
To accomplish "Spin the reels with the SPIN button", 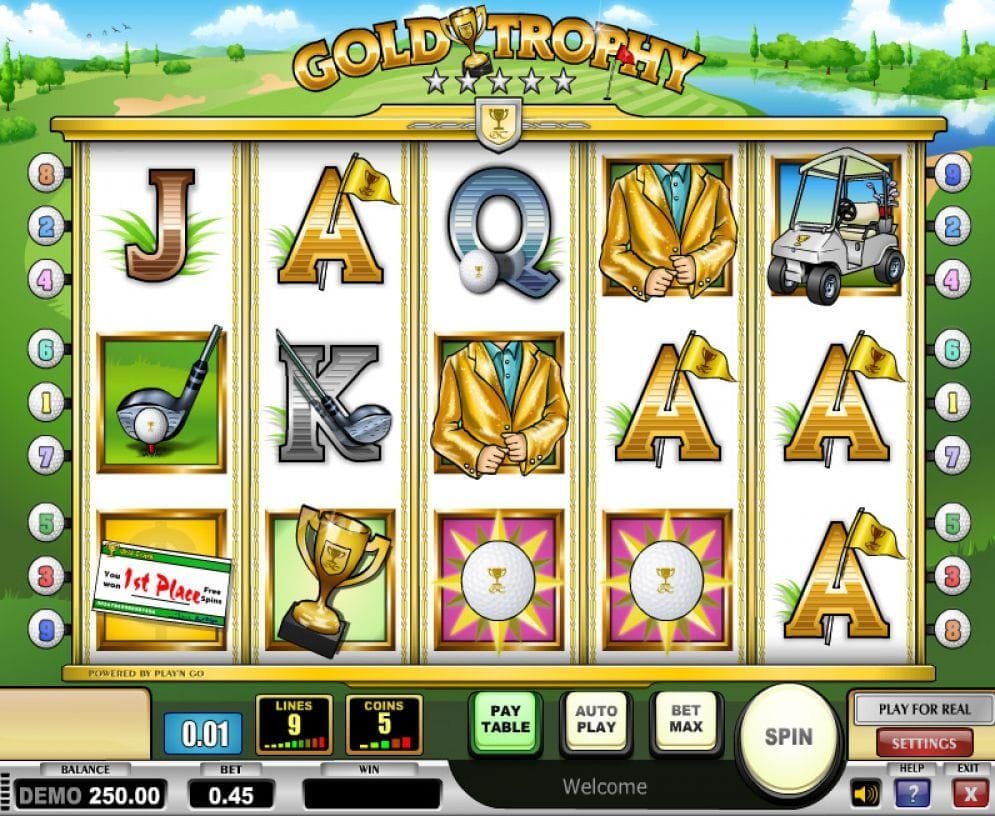I will tap(789, 737).
